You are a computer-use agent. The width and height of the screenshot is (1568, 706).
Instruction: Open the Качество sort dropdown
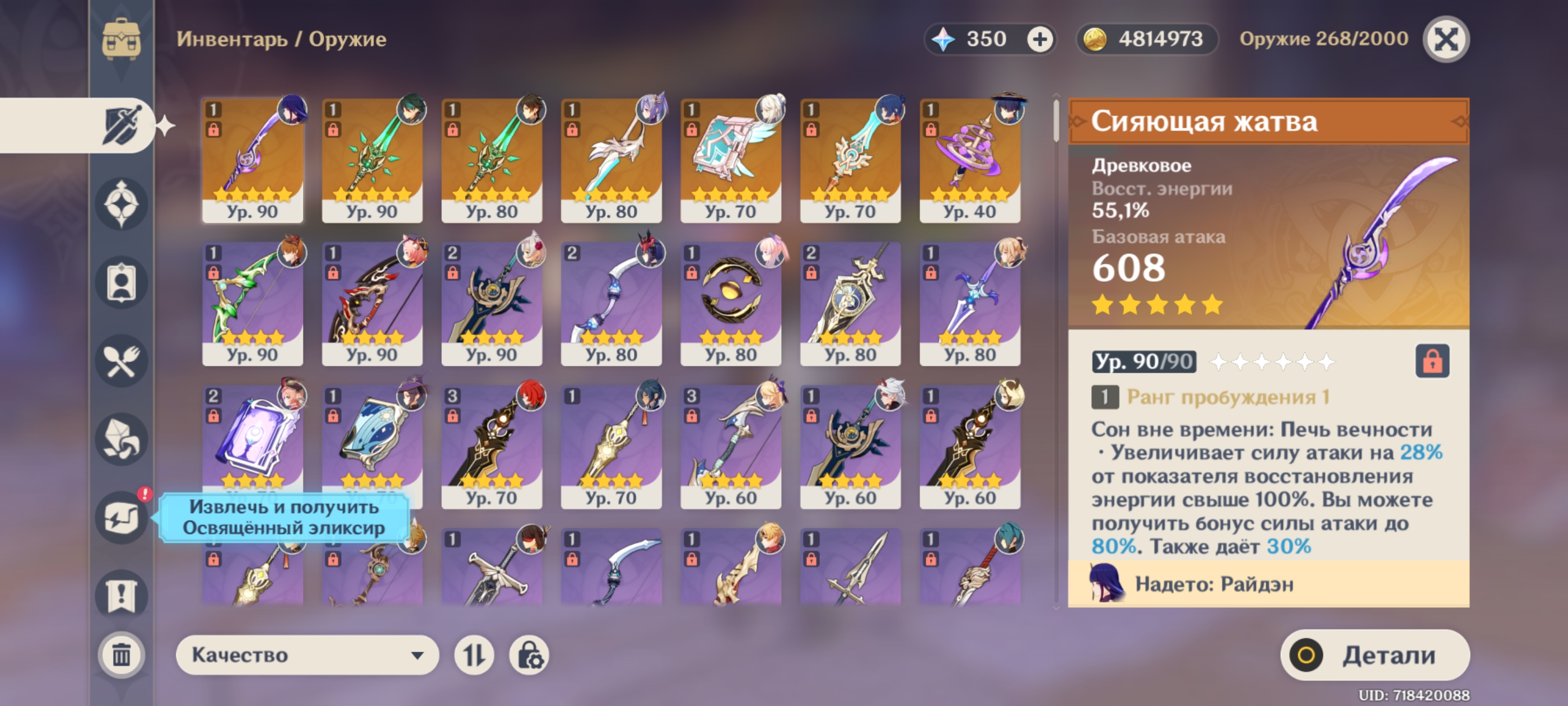click(x=307, y=655)
